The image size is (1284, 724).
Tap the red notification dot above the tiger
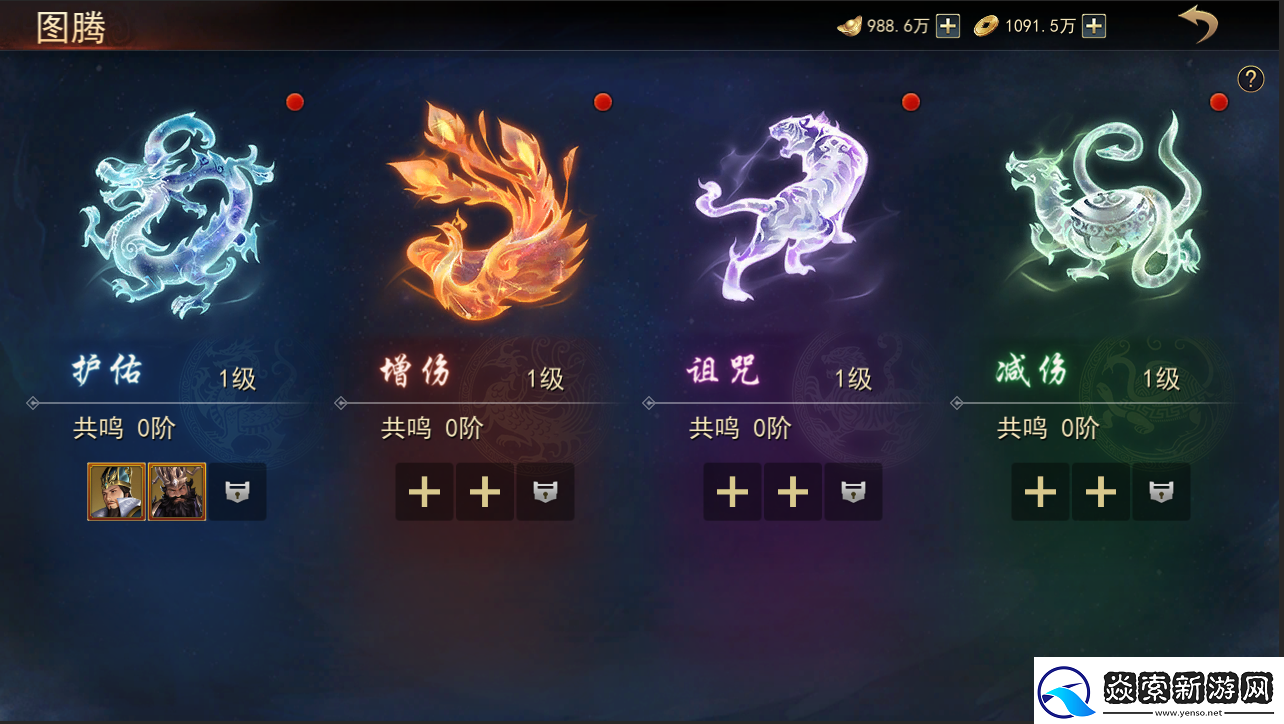coord(910,101)
